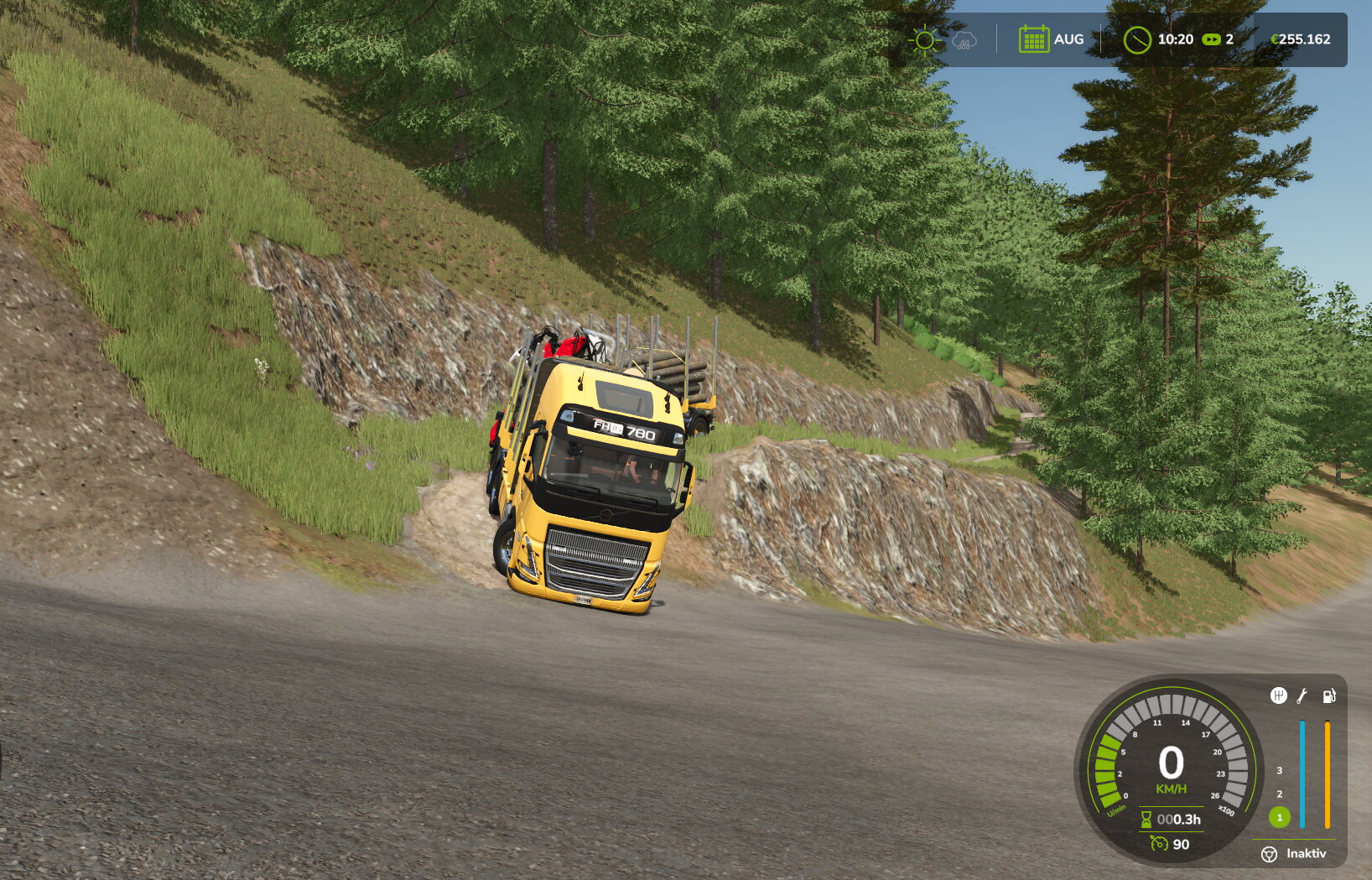Screen dimensions: 1372x880
Task: Toggle the Inaktiv steering assist icon
Action: (x=1269, y=854)
